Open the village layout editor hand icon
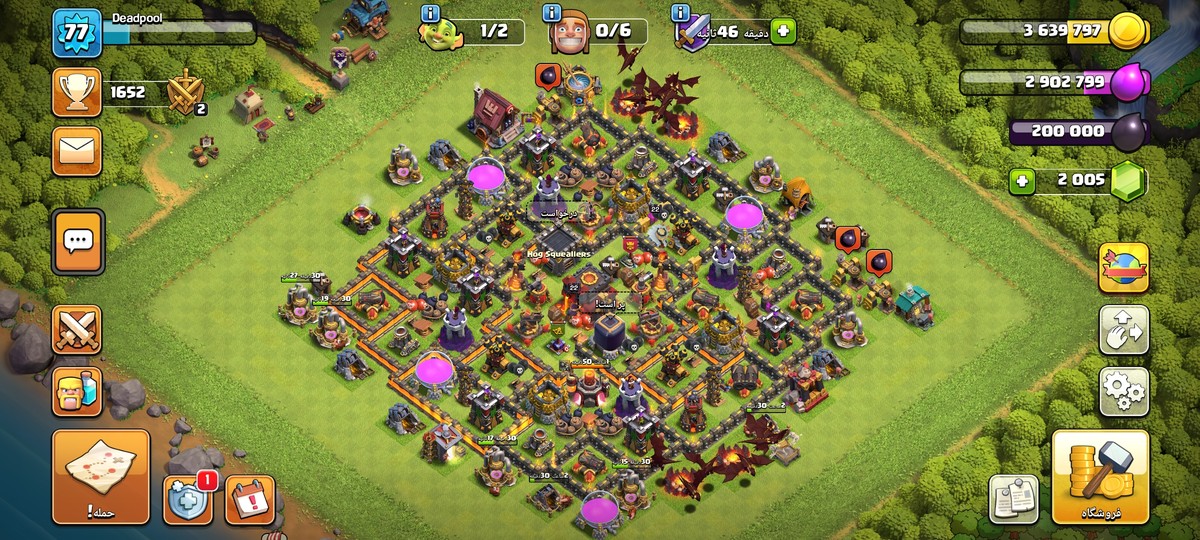The width and height of the screenshot is (1200, 540). coord(1123,329)
